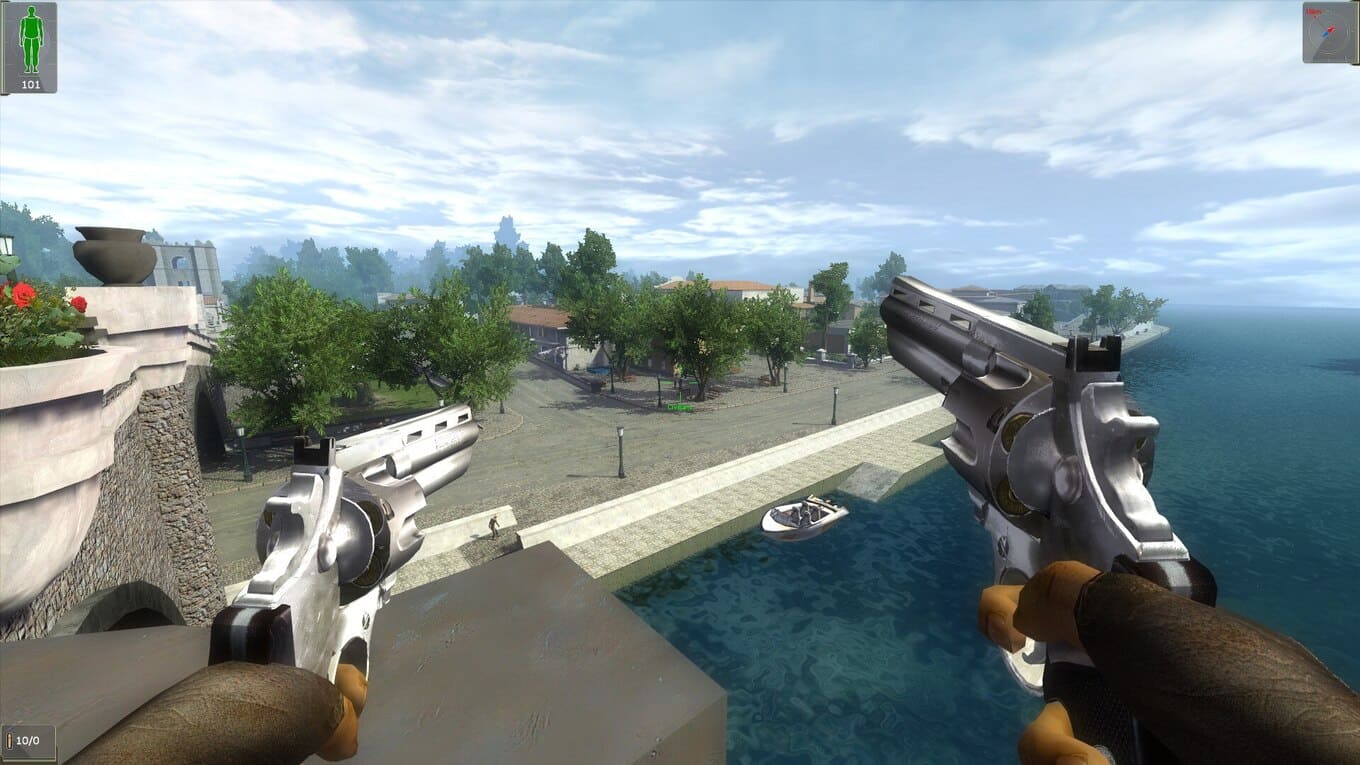The width and height of the screenshot is (1360, 765).
Task: Click the compass in the top-right corner
Action: [x=1329, y=32]
